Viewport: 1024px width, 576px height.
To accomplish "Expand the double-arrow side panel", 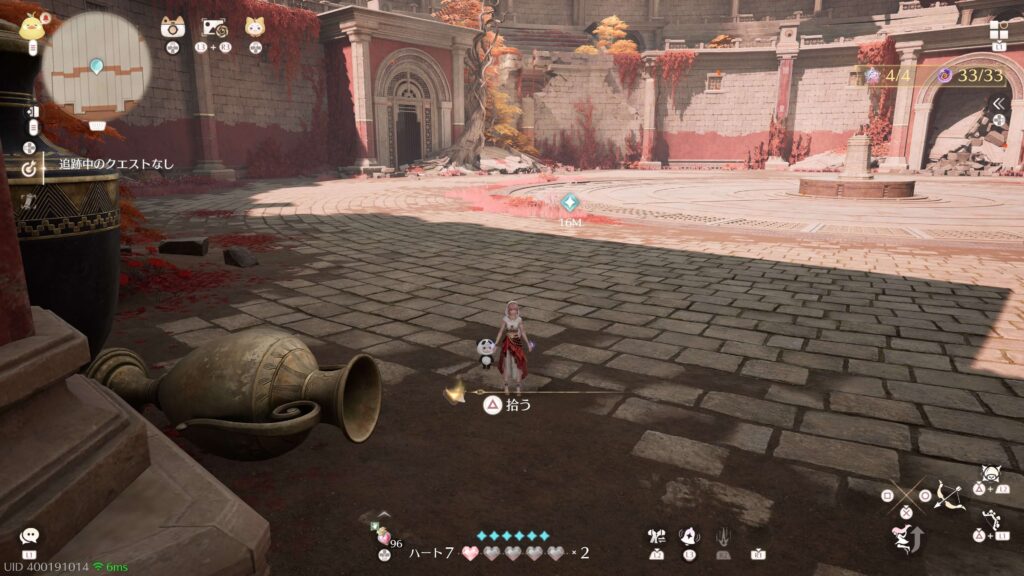I will (x=997, y=104).
